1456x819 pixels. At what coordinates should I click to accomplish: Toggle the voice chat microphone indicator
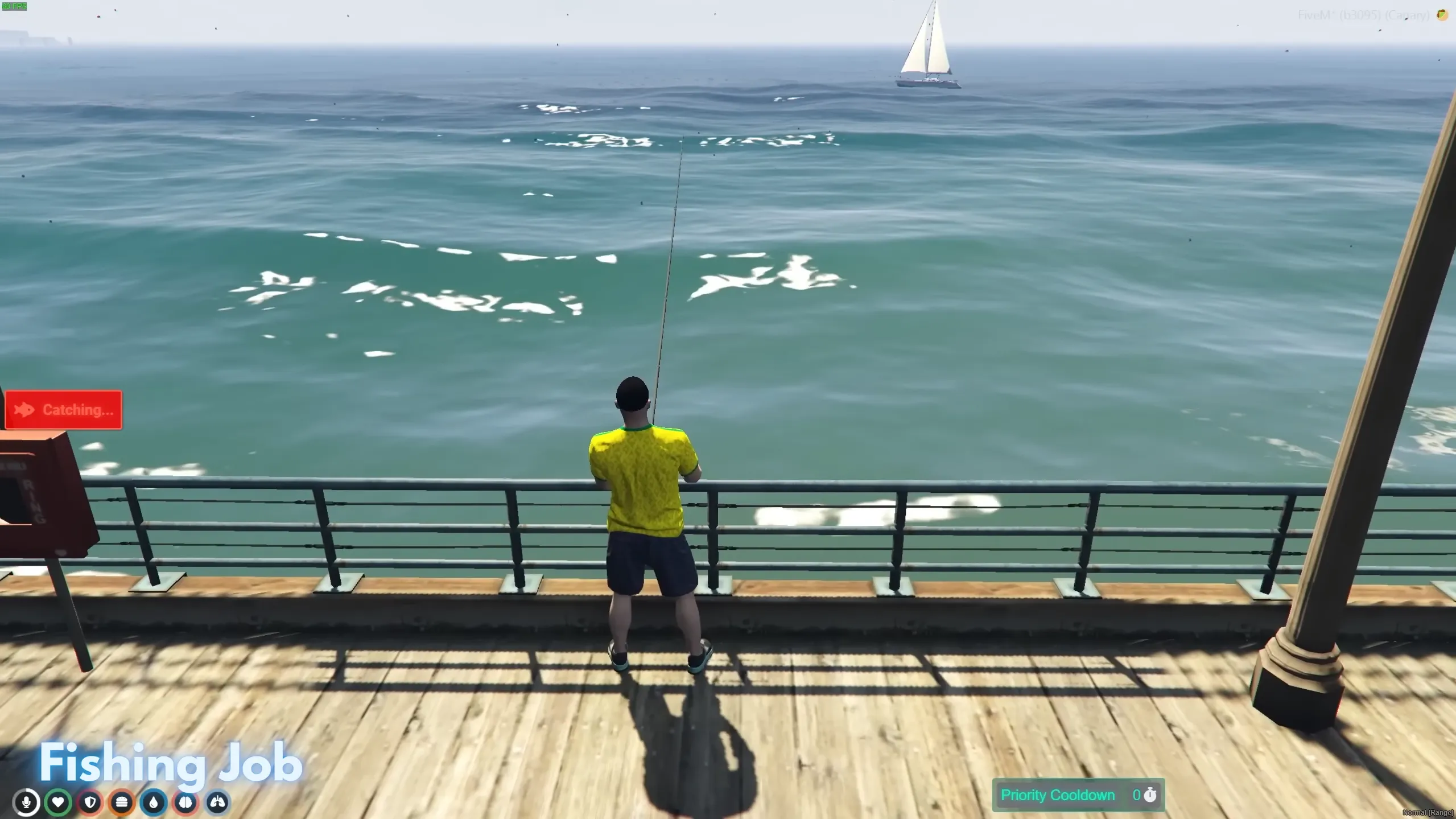27,802
